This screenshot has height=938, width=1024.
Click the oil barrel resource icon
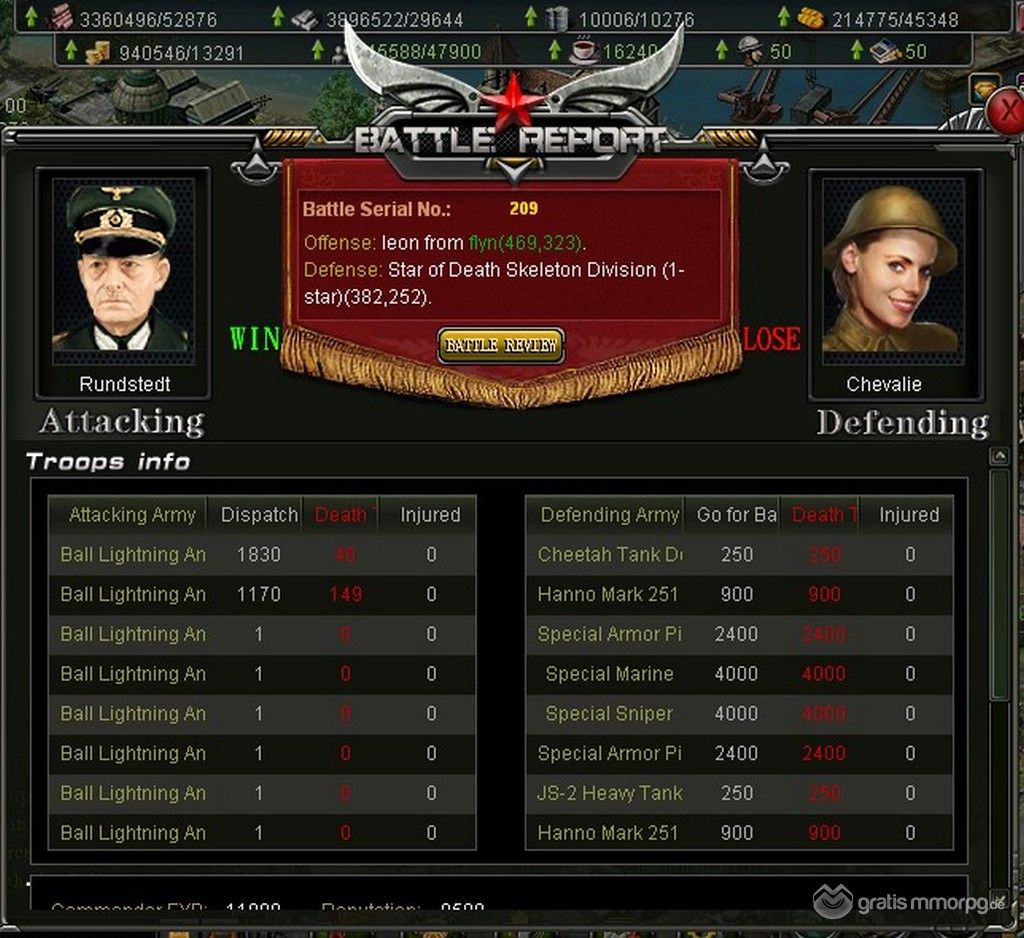click(557, 17)
